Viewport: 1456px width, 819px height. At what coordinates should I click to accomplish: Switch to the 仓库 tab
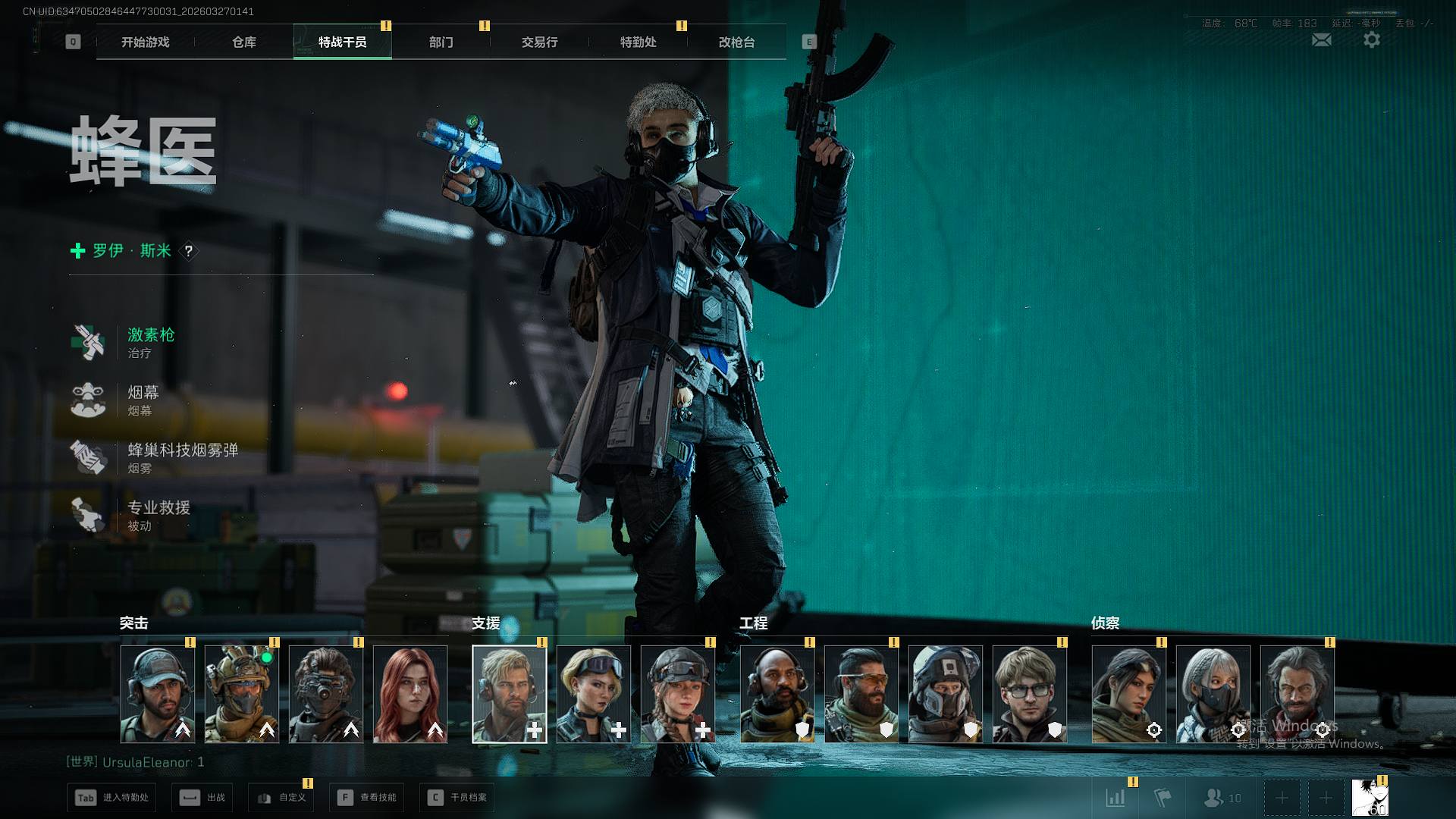tap(244, 42)
